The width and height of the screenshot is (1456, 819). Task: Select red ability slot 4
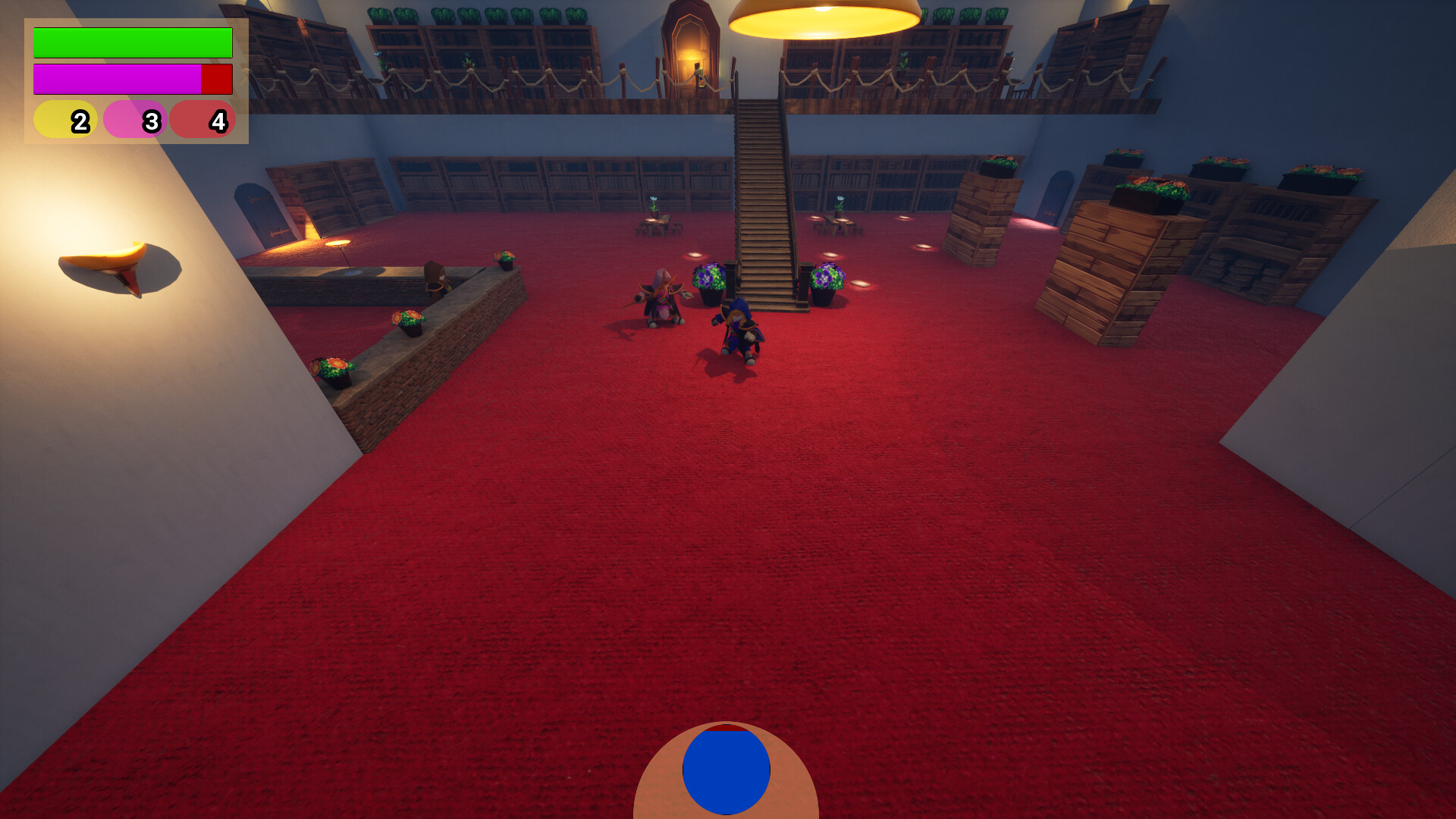tap(203, 119)
